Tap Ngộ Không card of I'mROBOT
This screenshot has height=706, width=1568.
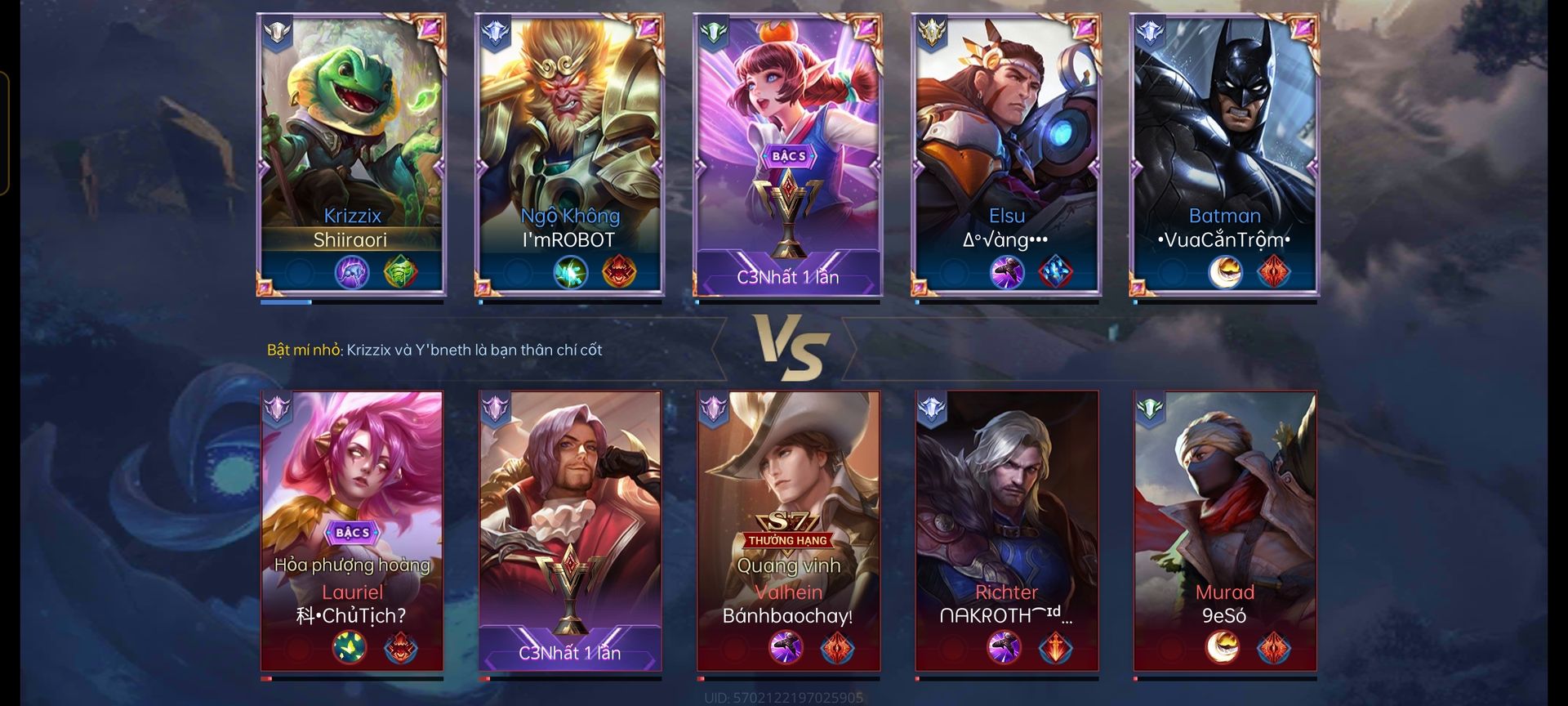(570, 155)
